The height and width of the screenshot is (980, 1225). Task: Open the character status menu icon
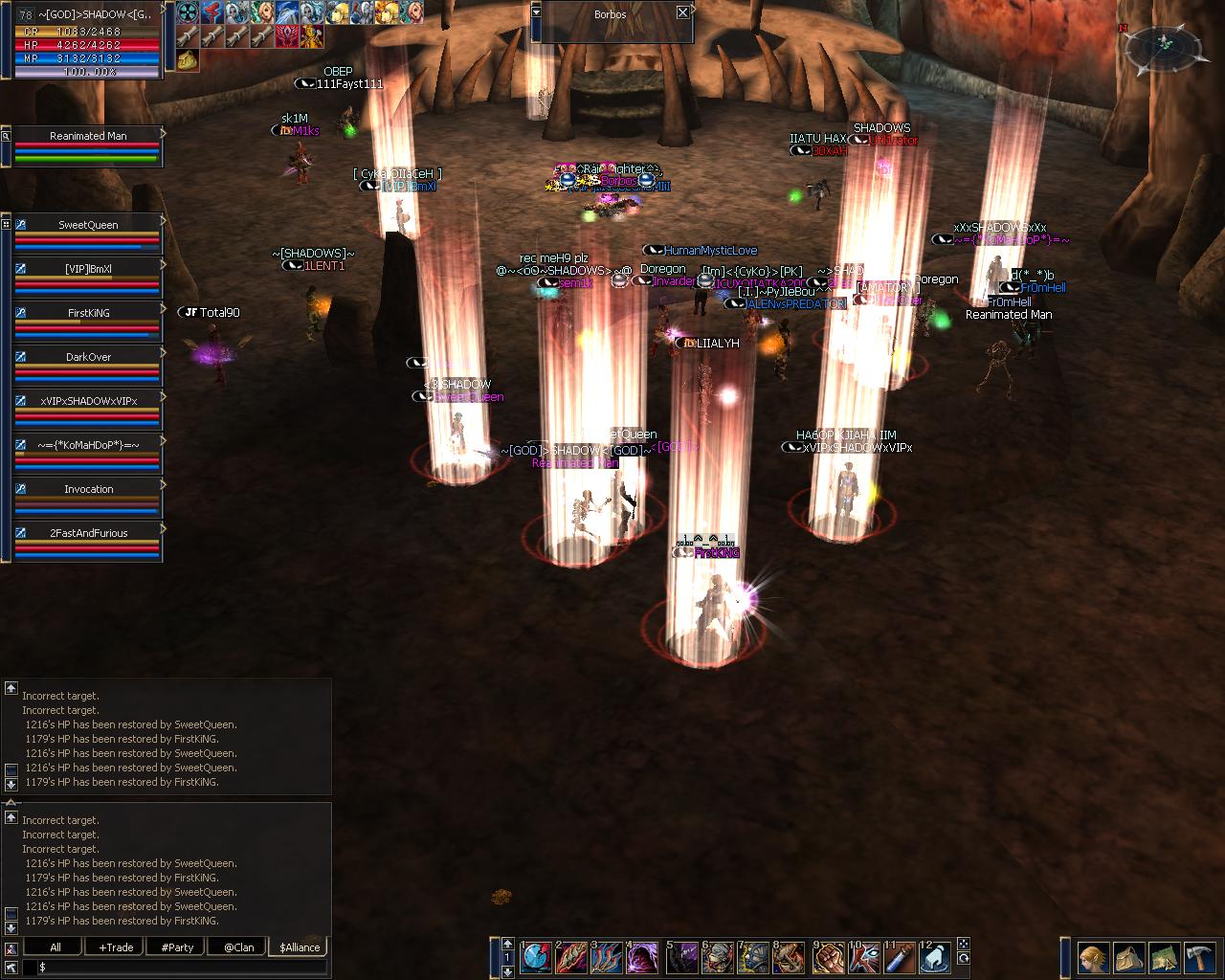1093,957
